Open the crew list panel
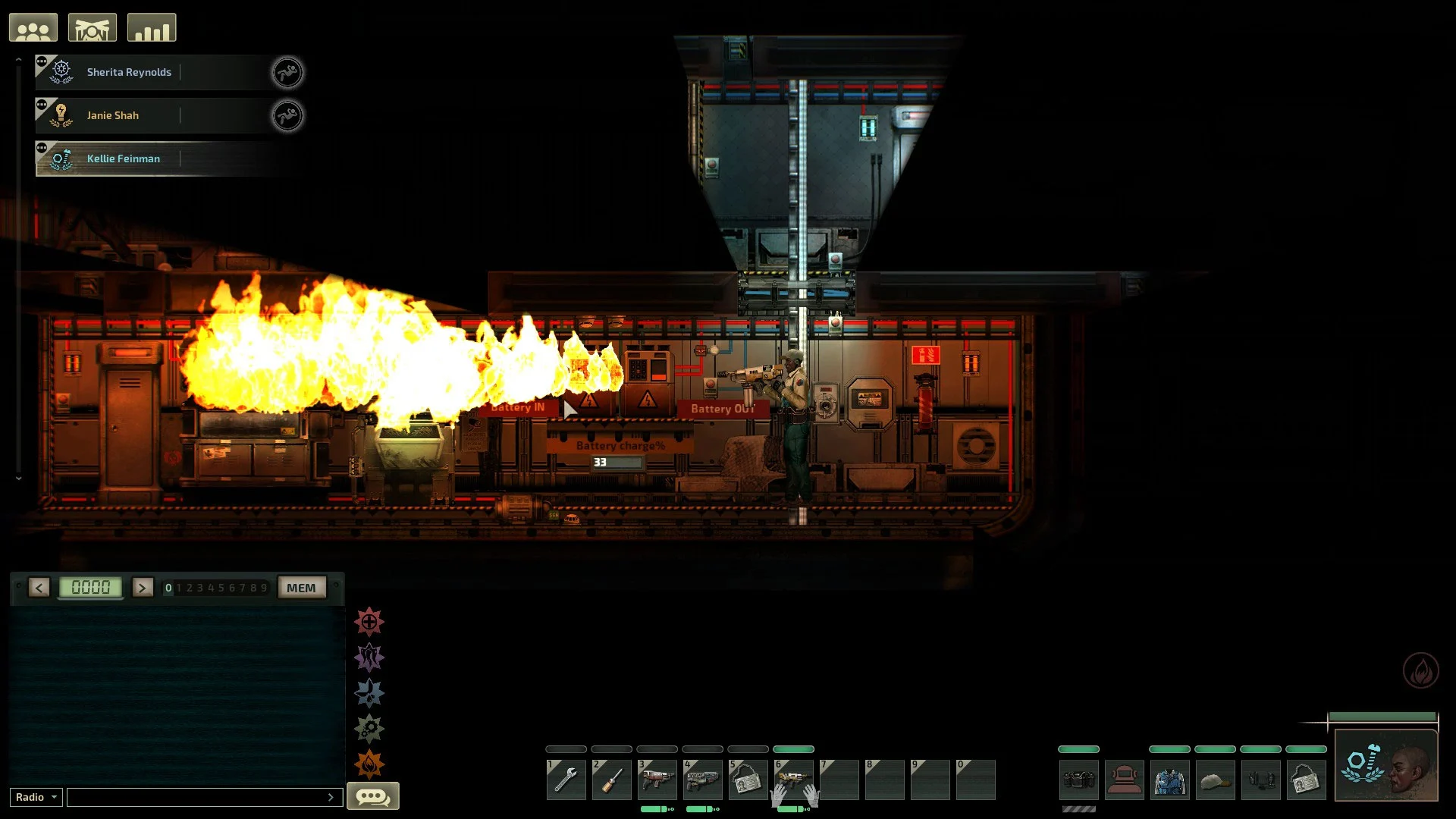 33,28
